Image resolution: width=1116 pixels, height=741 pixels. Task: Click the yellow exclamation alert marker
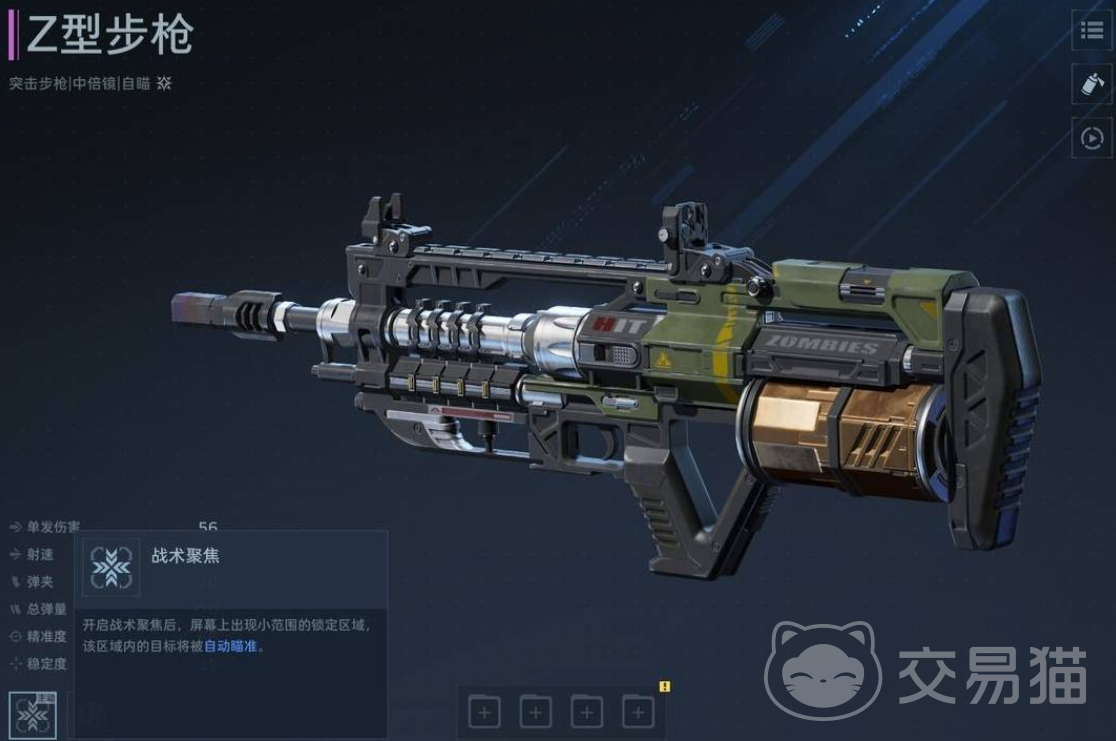pyautogui.click(x=665, y=686)
